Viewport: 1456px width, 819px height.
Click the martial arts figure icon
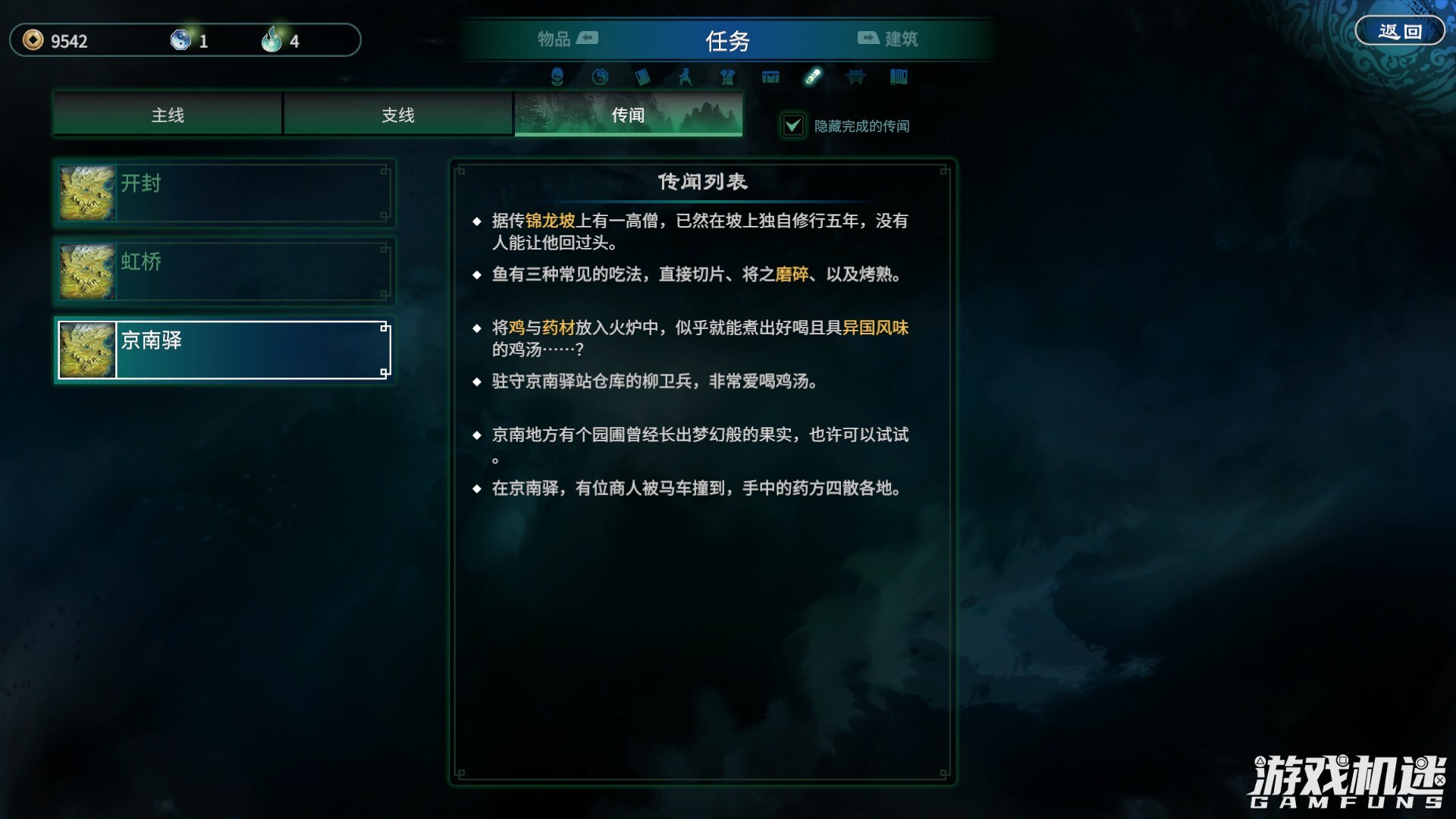pos(685,77)
